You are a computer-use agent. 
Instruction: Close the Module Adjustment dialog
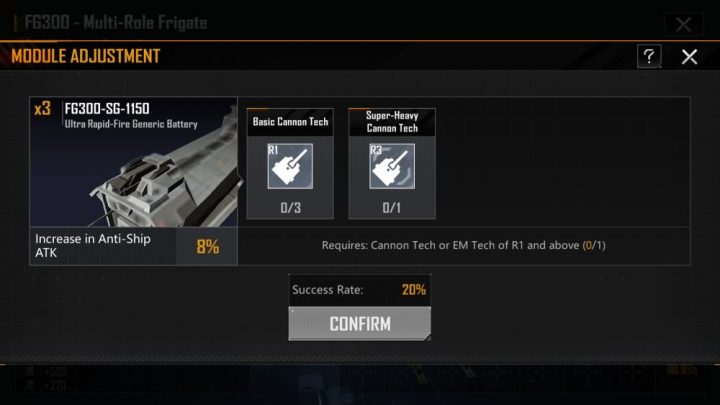[x=689, y=57]
